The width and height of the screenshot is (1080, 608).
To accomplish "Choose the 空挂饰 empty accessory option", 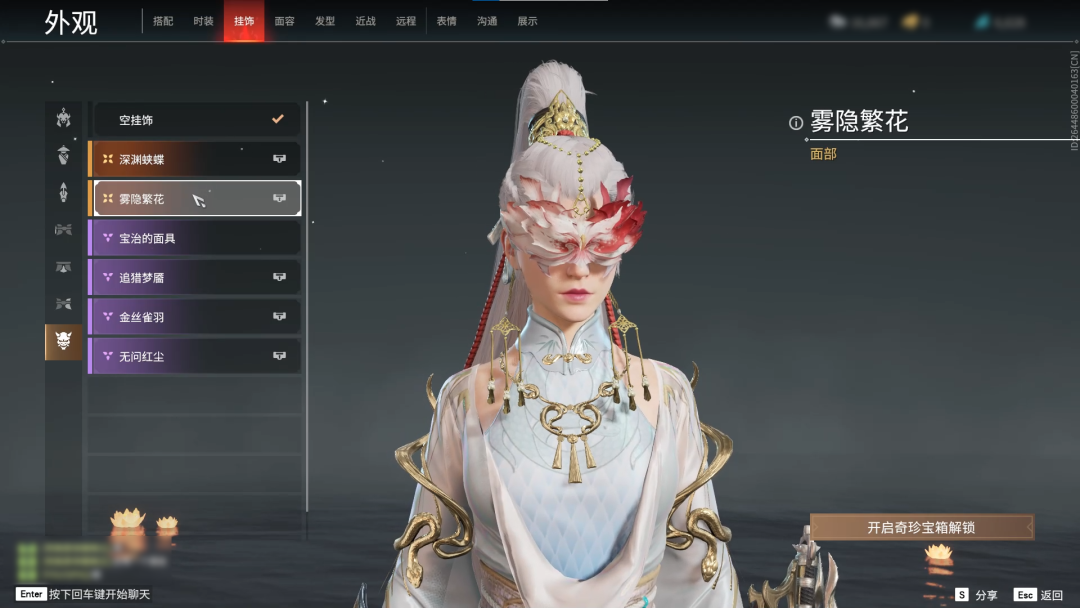I will coord(196,120).
